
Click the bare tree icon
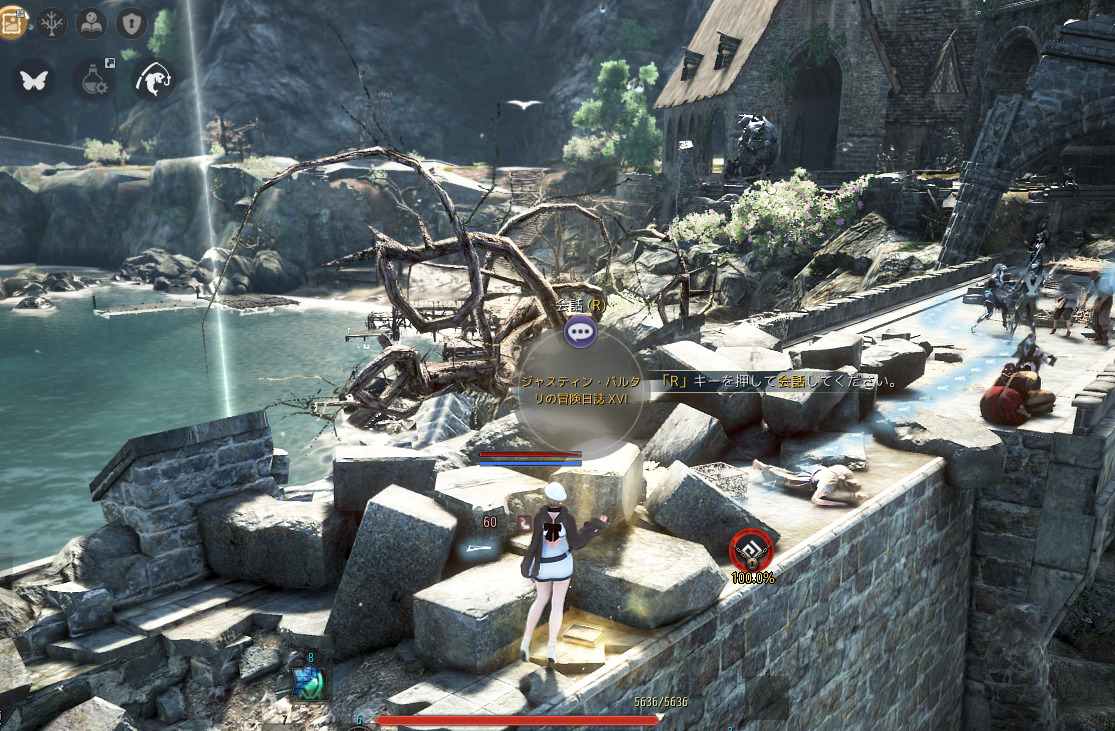click(51, 22)
